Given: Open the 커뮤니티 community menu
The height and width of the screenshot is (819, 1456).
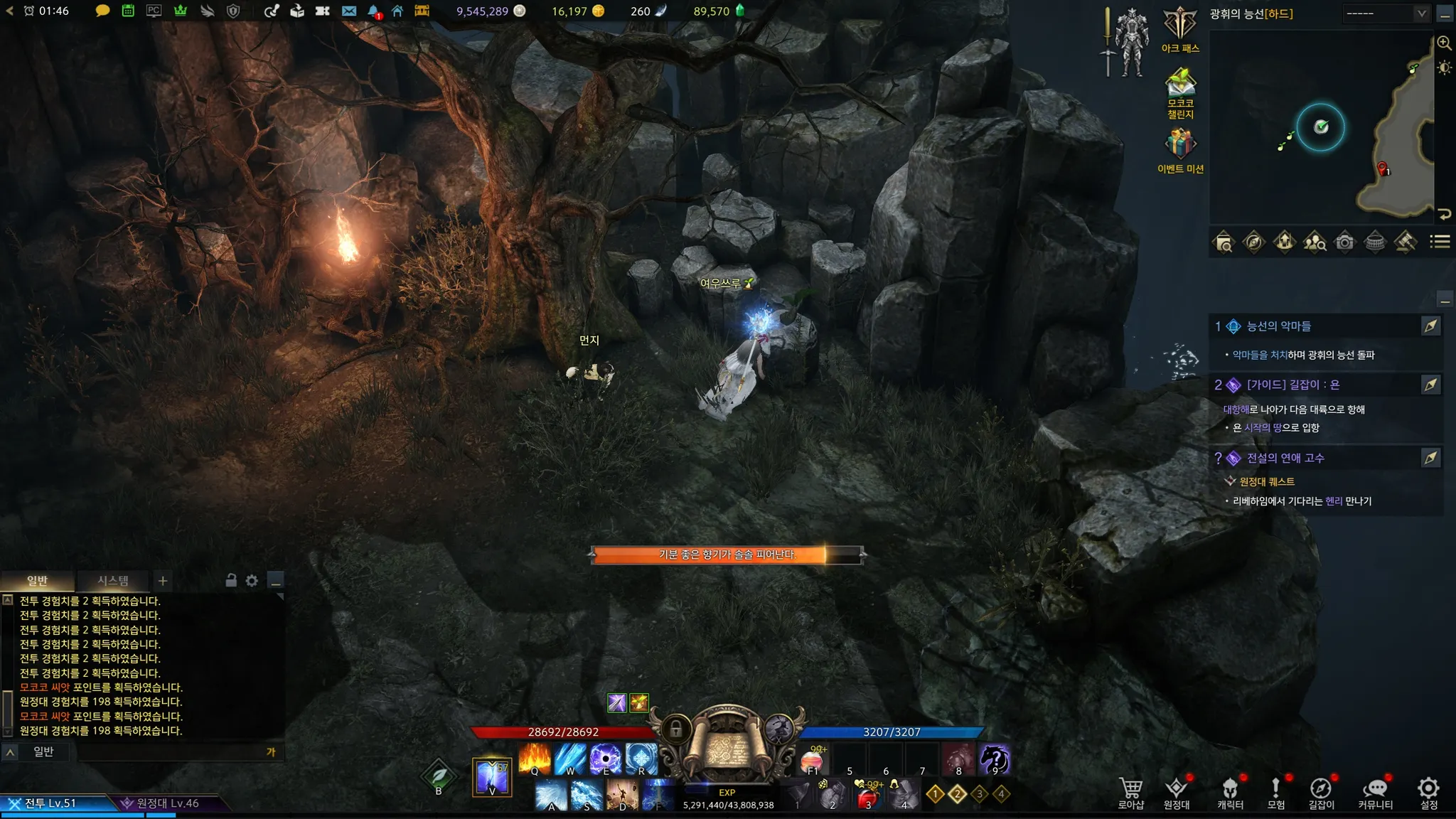Looking at the screenshot, I should [1375, 792].
